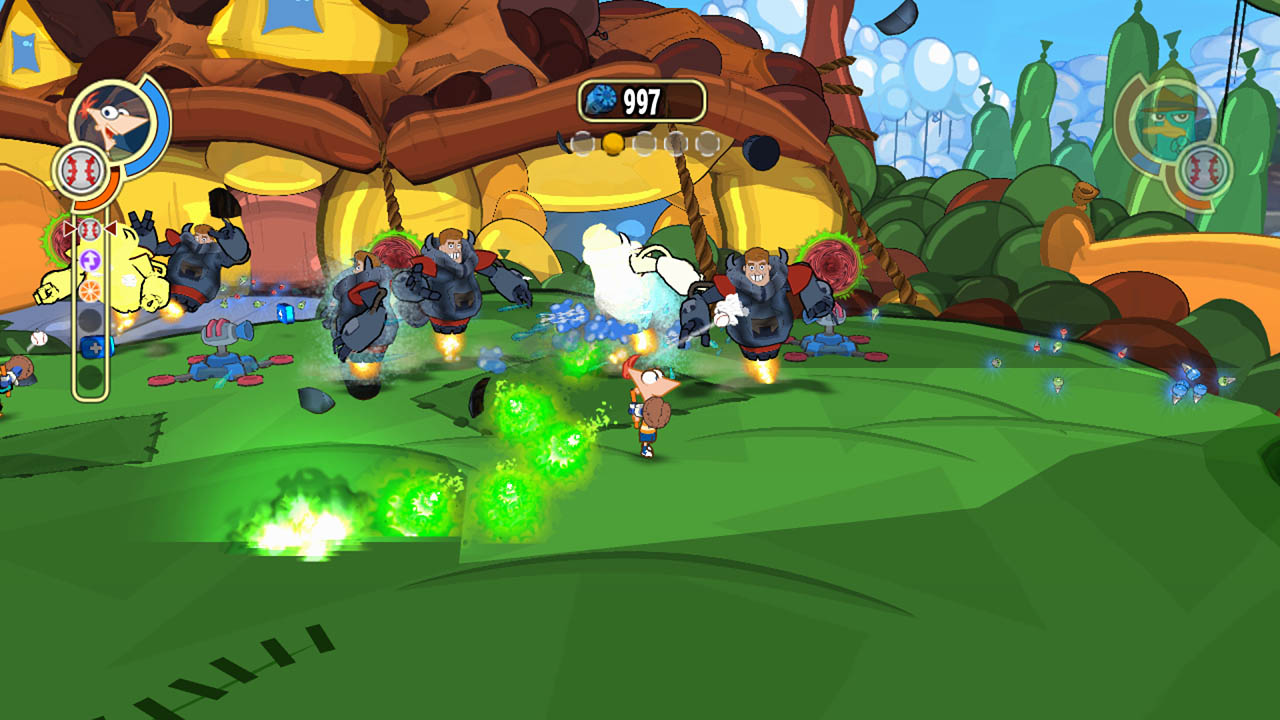Choose the baseball slot in the weapon list
The height and width of the screenshot is (720, 1280).
(x=90, y=230)
